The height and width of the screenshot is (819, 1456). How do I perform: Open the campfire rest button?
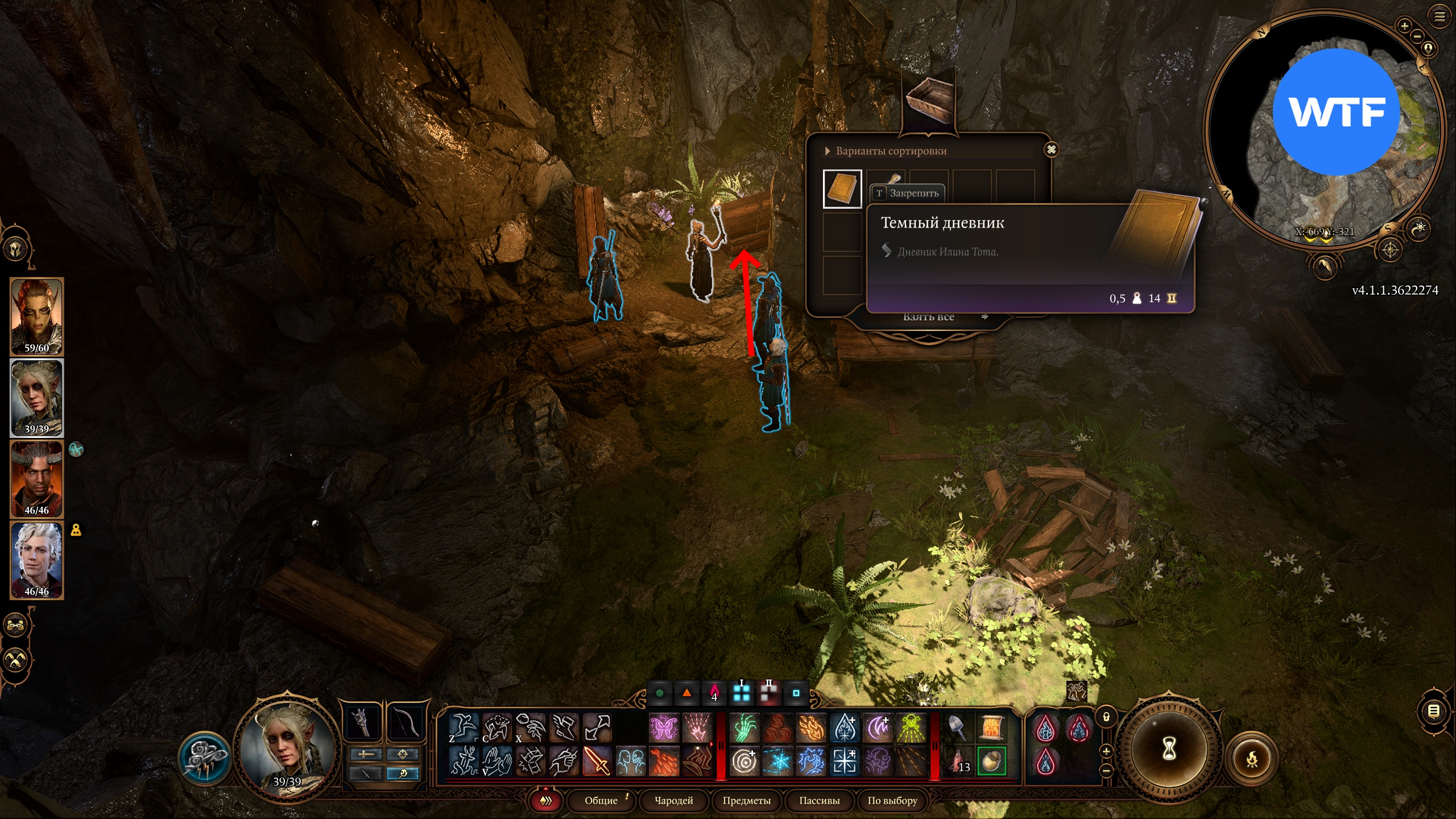click(1252, 758)
